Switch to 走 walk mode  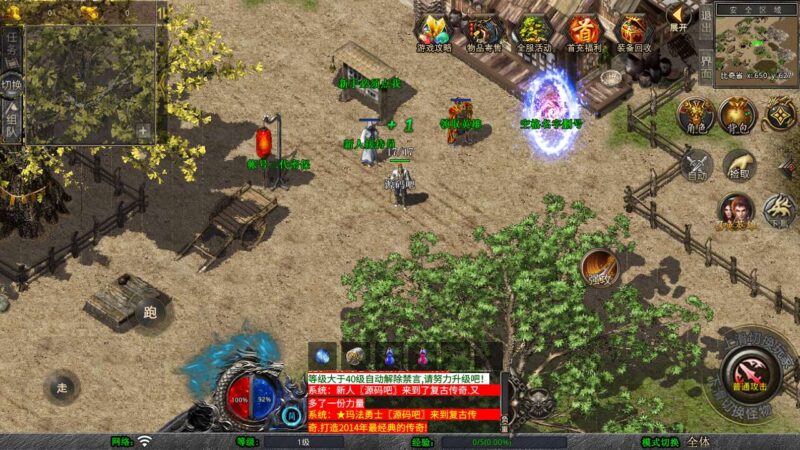[62, 386]
